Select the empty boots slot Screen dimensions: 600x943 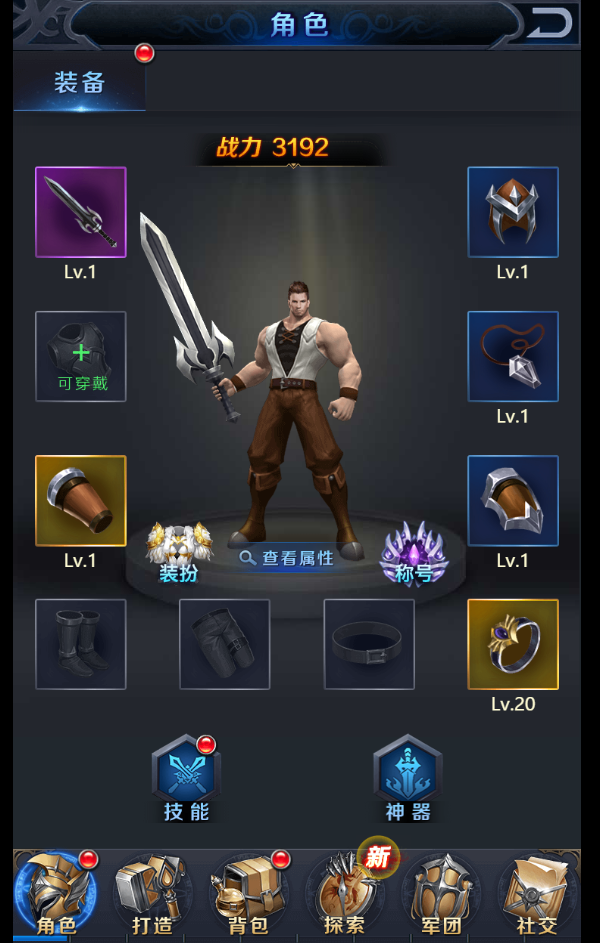pos(81,644)
